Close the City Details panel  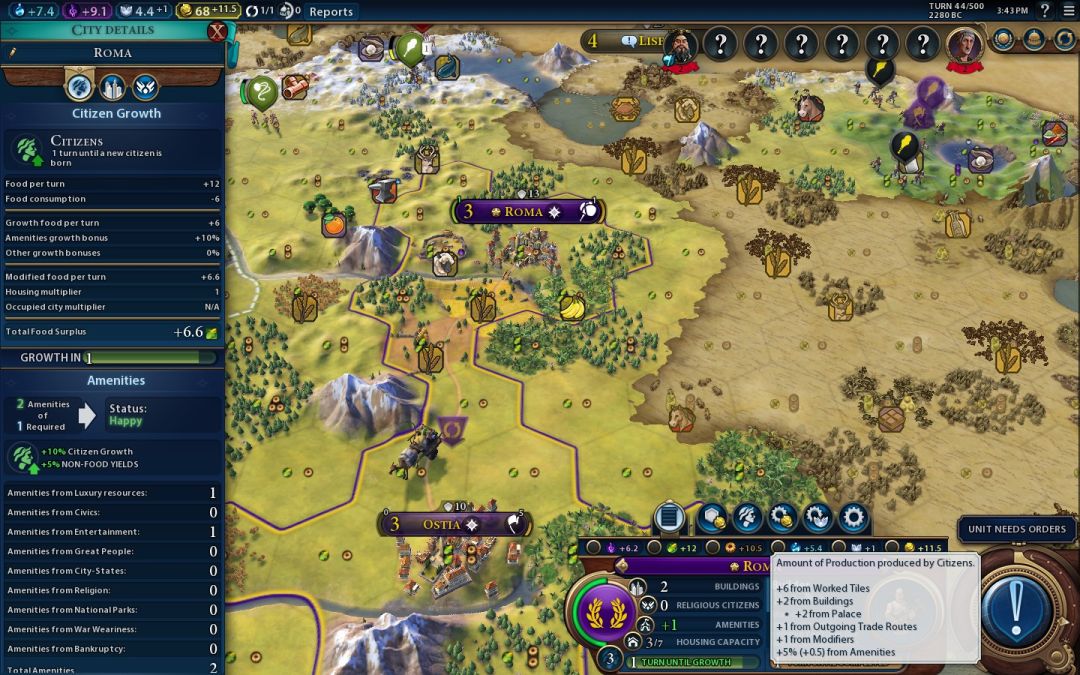pos(216,31)
